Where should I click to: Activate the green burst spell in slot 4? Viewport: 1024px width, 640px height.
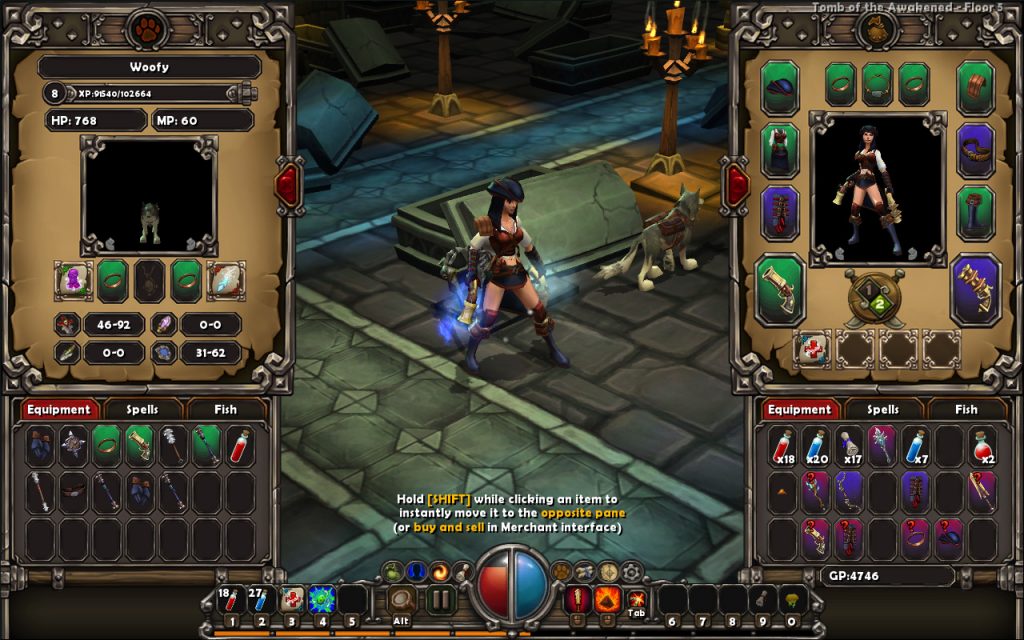pyautogui.click(x=322, y=599)
